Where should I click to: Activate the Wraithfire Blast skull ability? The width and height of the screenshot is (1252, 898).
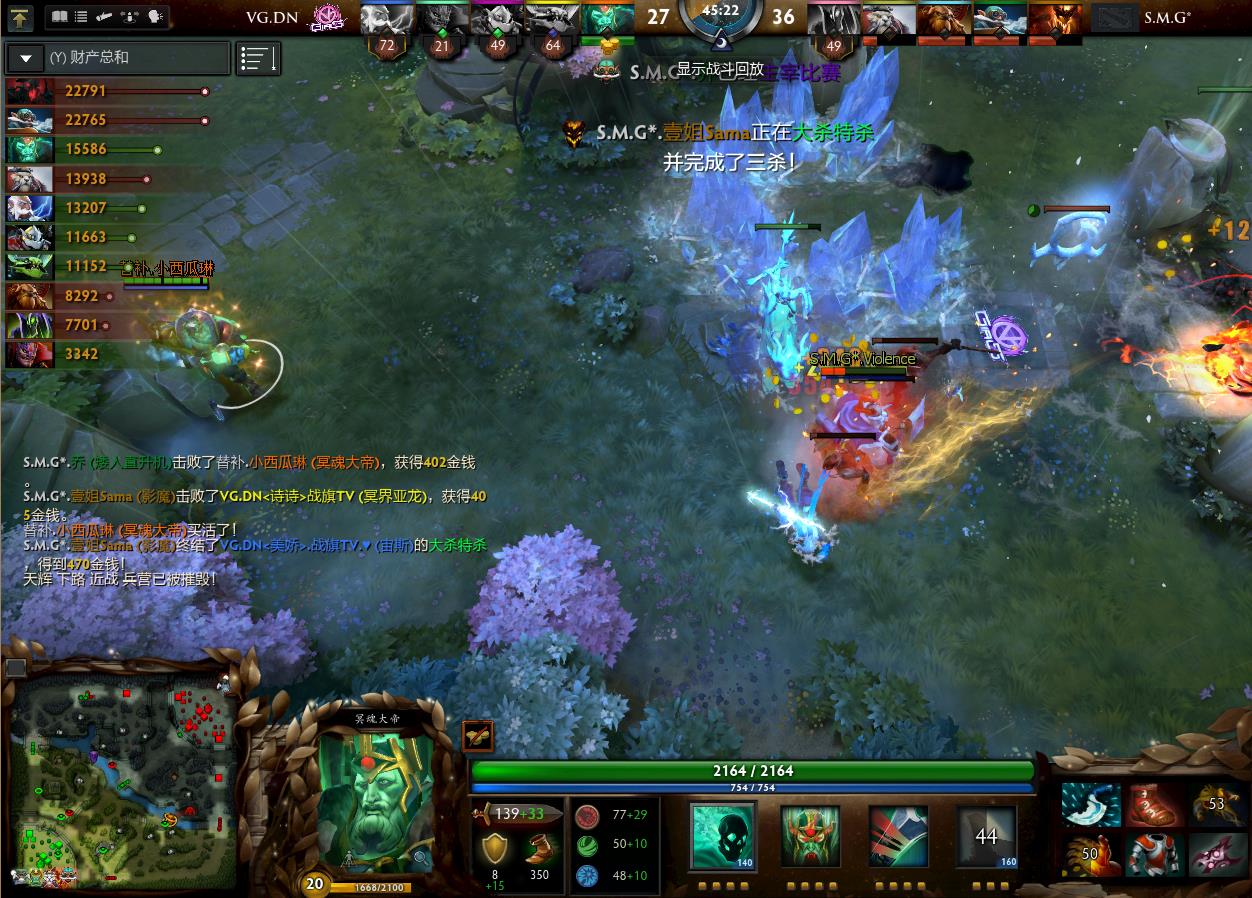pyautogui.click(x=722, y=836)
